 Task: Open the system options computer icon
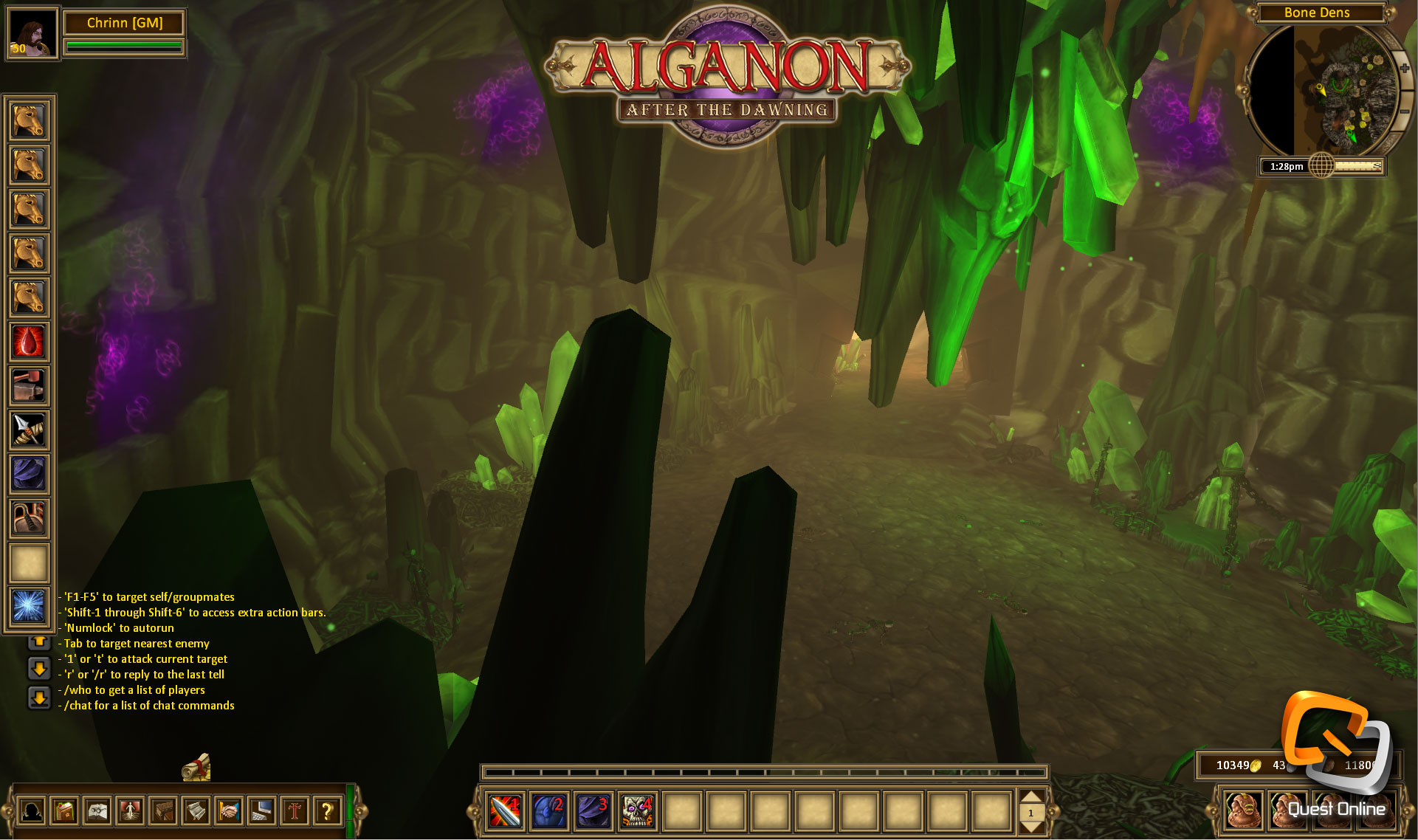point(261,812)
